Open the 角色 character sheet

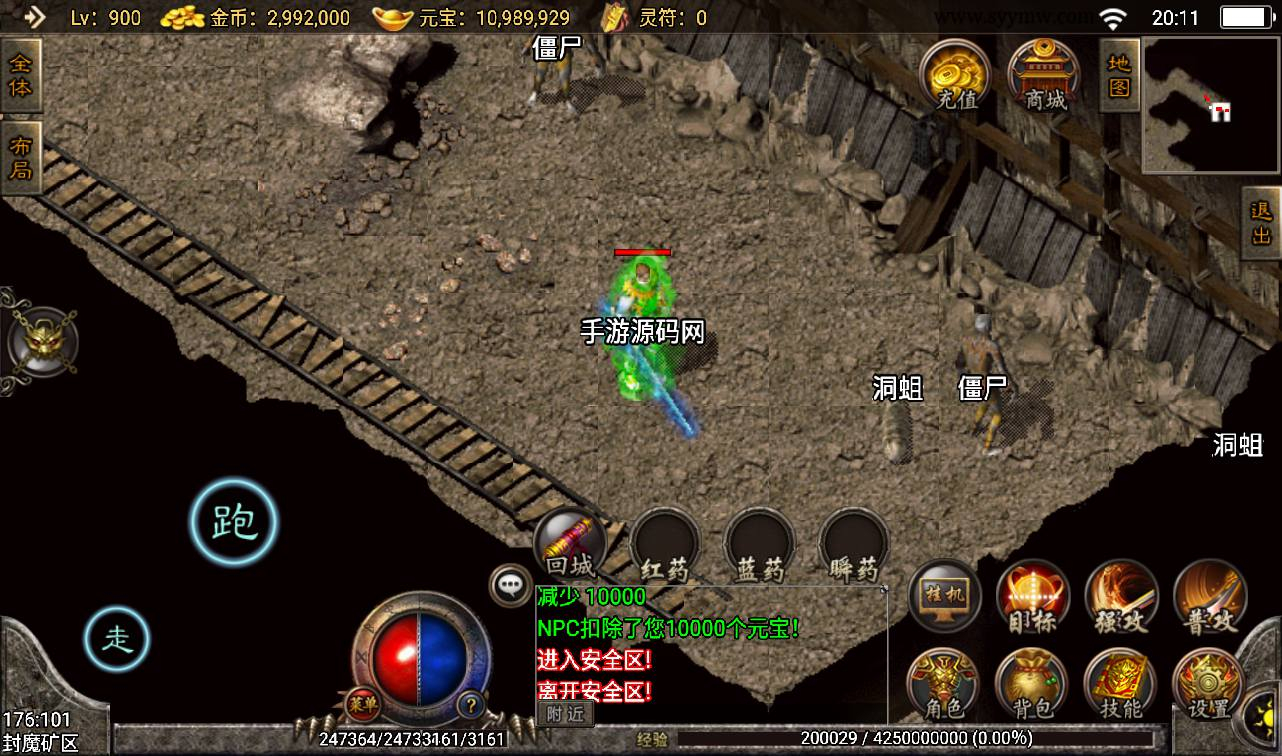pos(942,685)
